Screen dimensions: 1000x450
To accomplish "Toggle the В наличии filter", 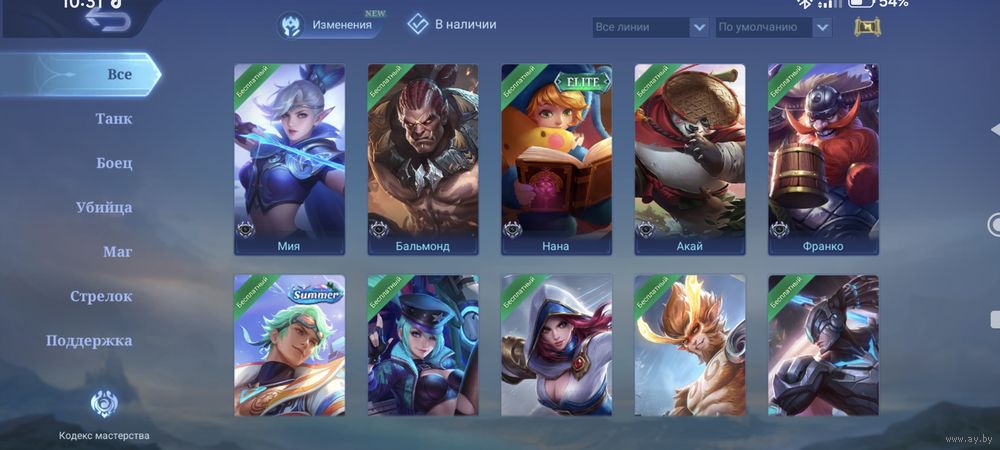I will pos(452,24).
